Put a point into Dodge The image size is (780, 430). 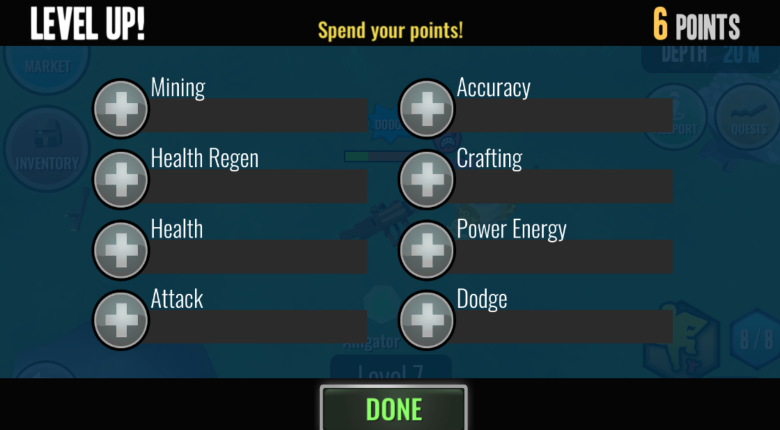427,320
